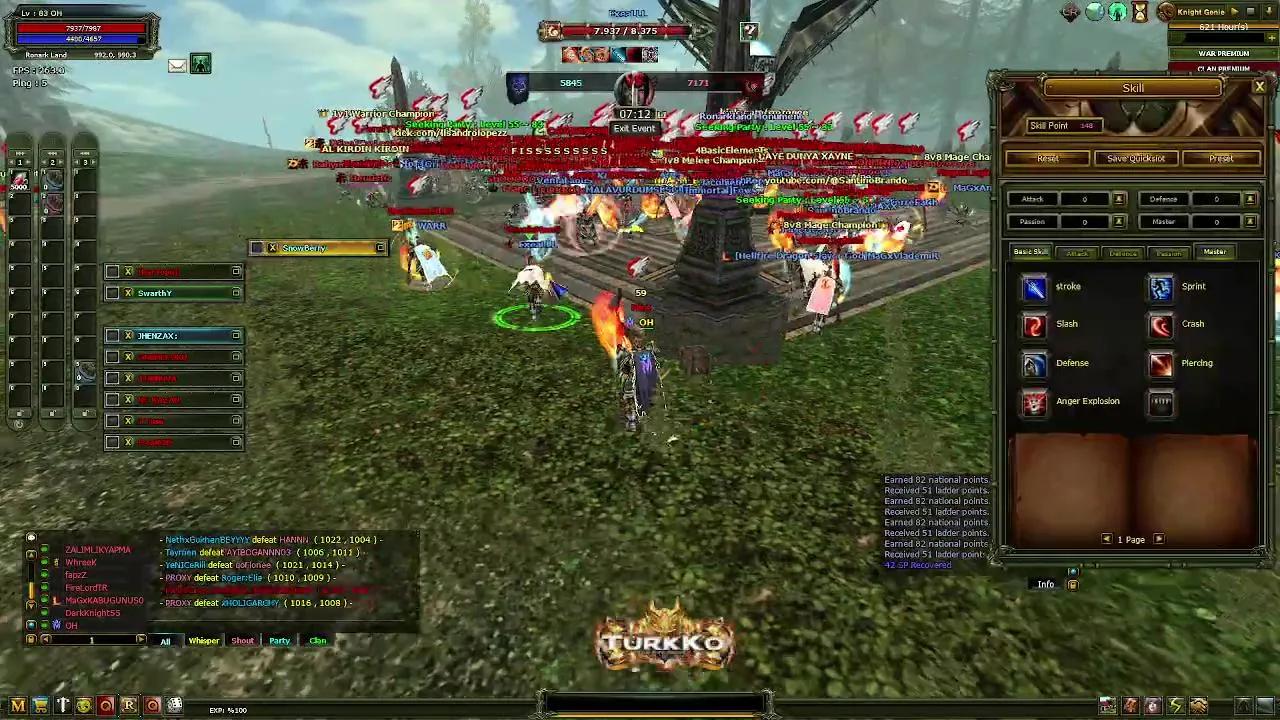Click the X beside JHENZAX in party list
Image resolution: width=1280 pixels, height=720 pixels.
[x=128, y=335]
